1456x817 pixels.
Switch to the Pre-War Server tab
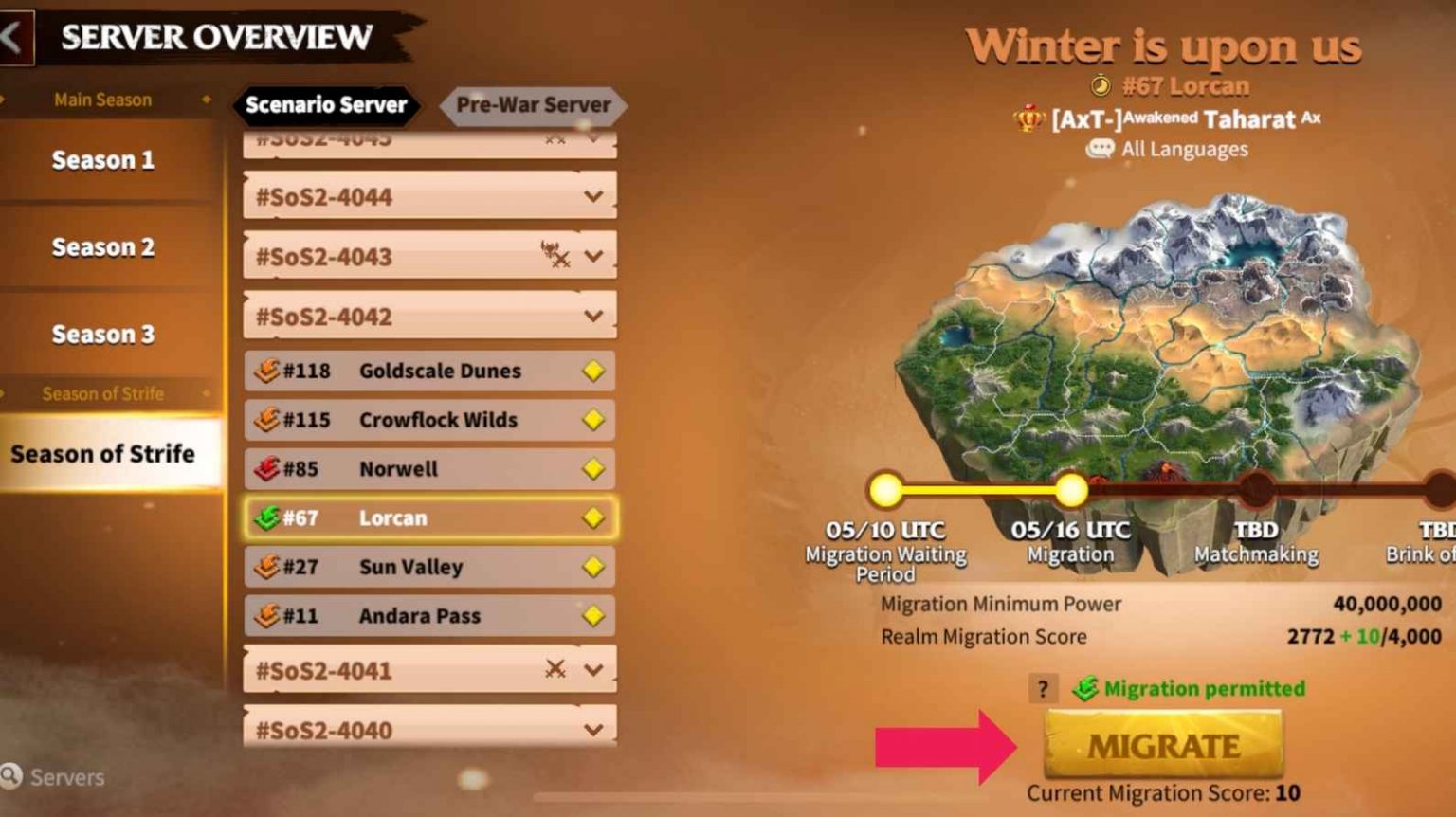click(x=533, y=104)
